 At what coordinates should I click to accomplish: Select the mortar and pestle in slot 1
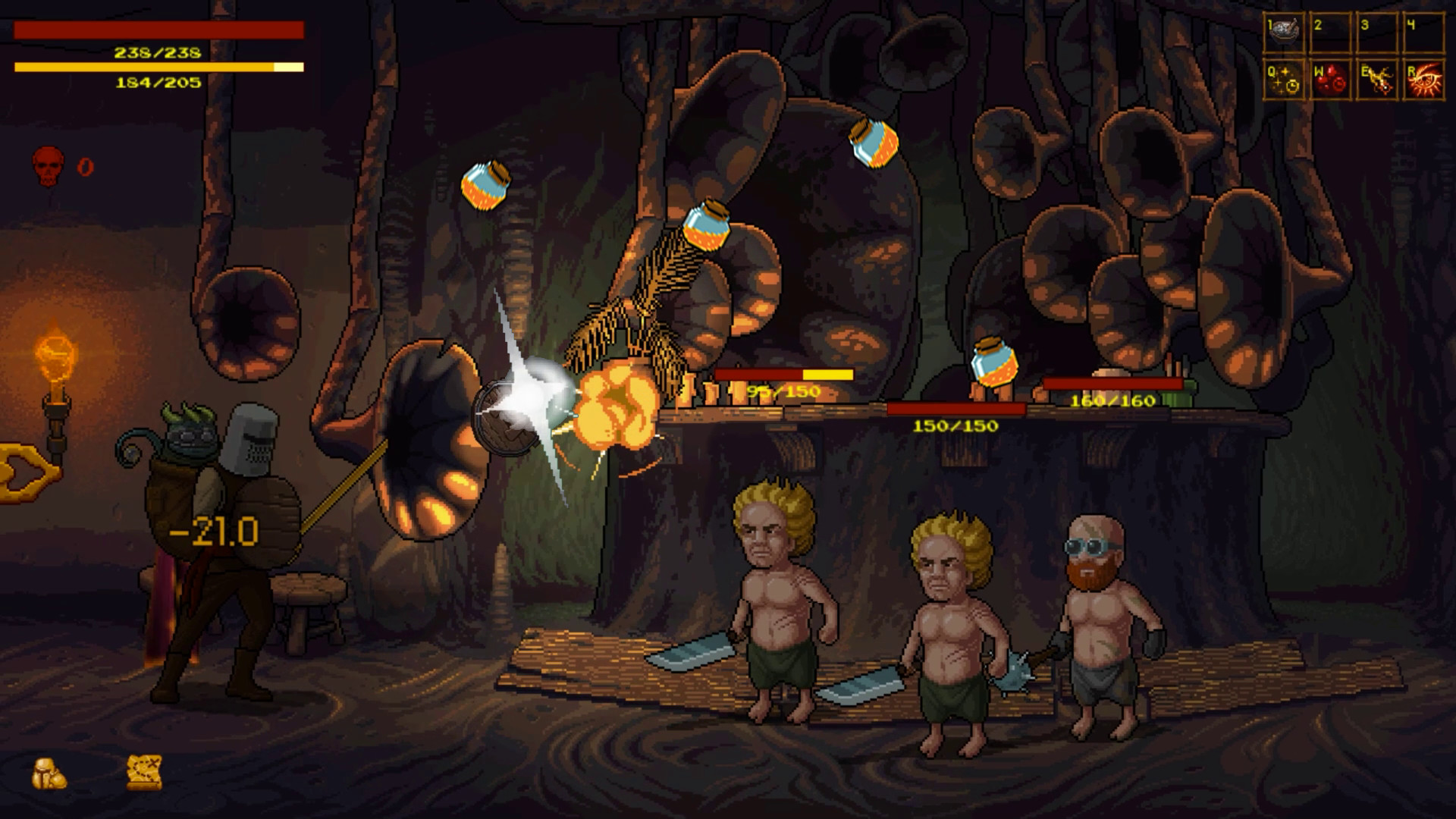(x=1282, y=30)
